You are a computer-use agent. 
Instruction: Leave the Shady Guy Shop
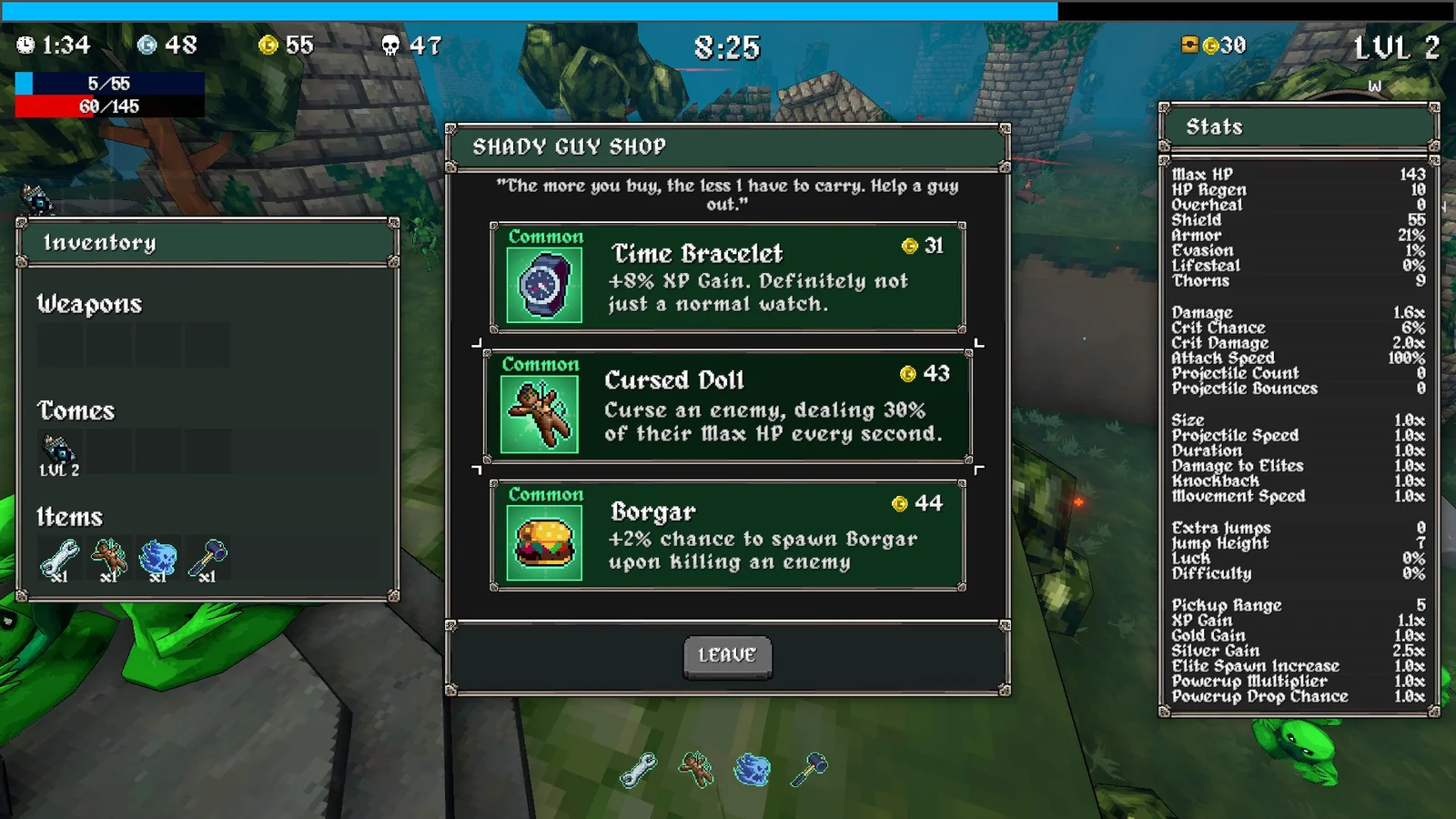(x=727, y=656)
